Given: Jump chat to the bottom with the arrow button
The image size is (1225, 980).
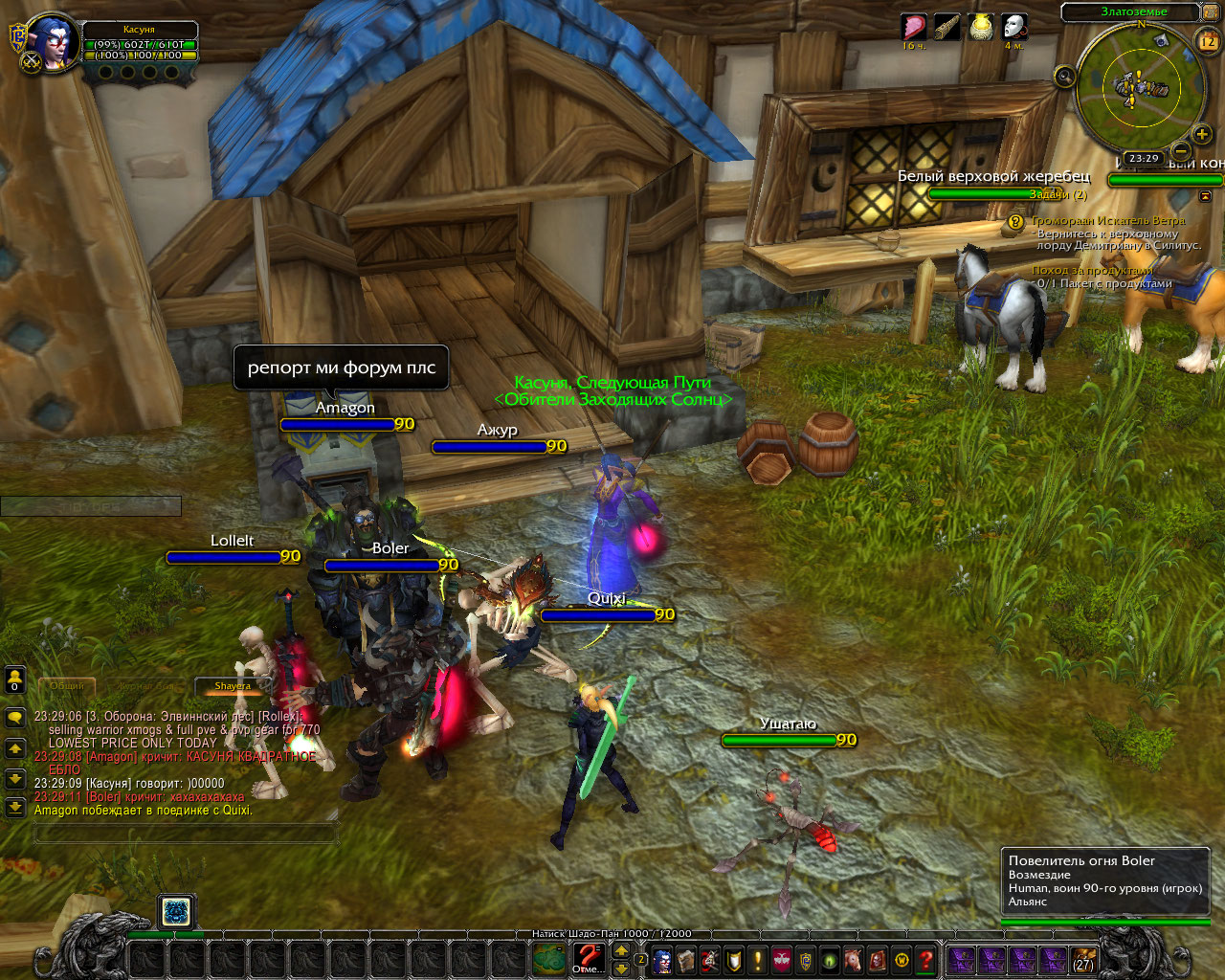Looking at the screenshot, I should (14, 807).
